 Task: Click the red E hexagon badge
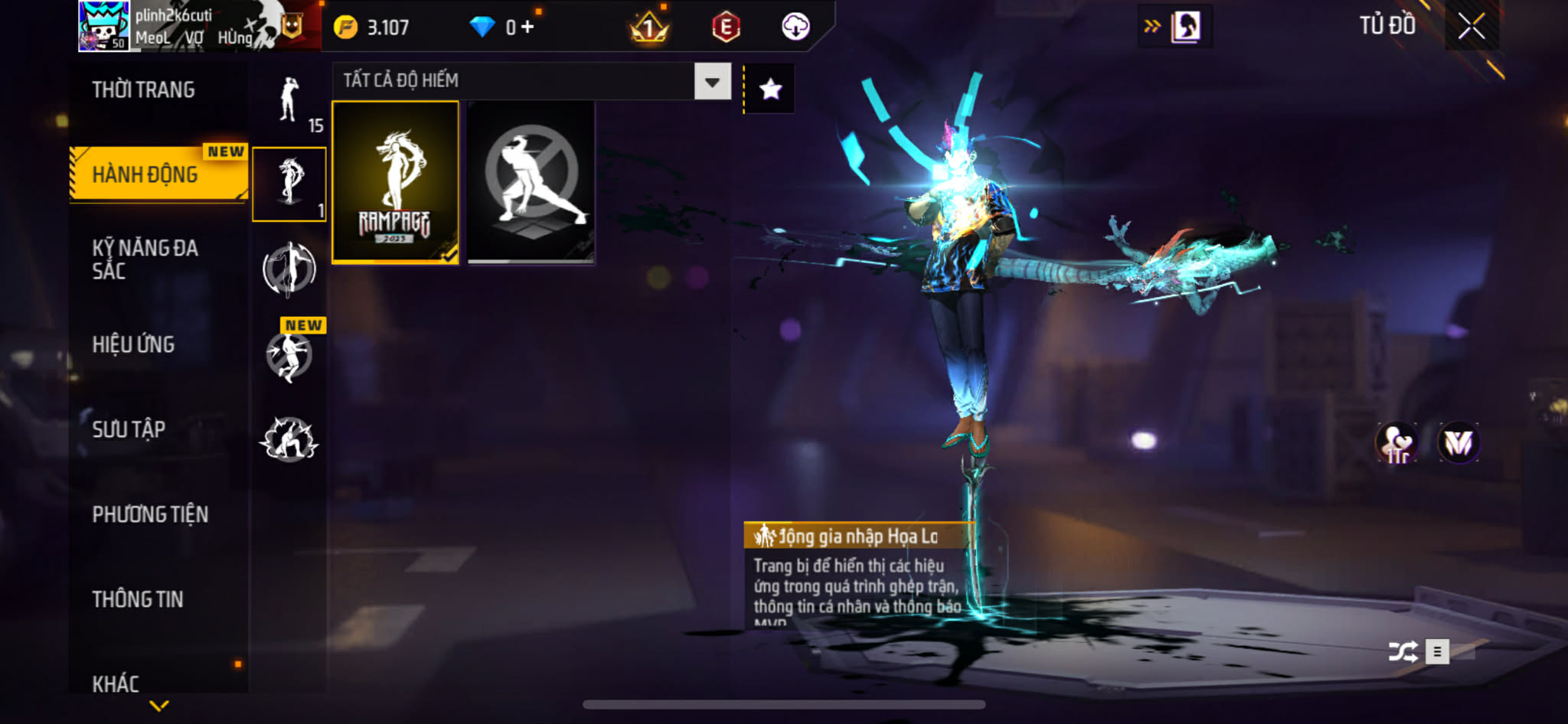pos(726,27)
